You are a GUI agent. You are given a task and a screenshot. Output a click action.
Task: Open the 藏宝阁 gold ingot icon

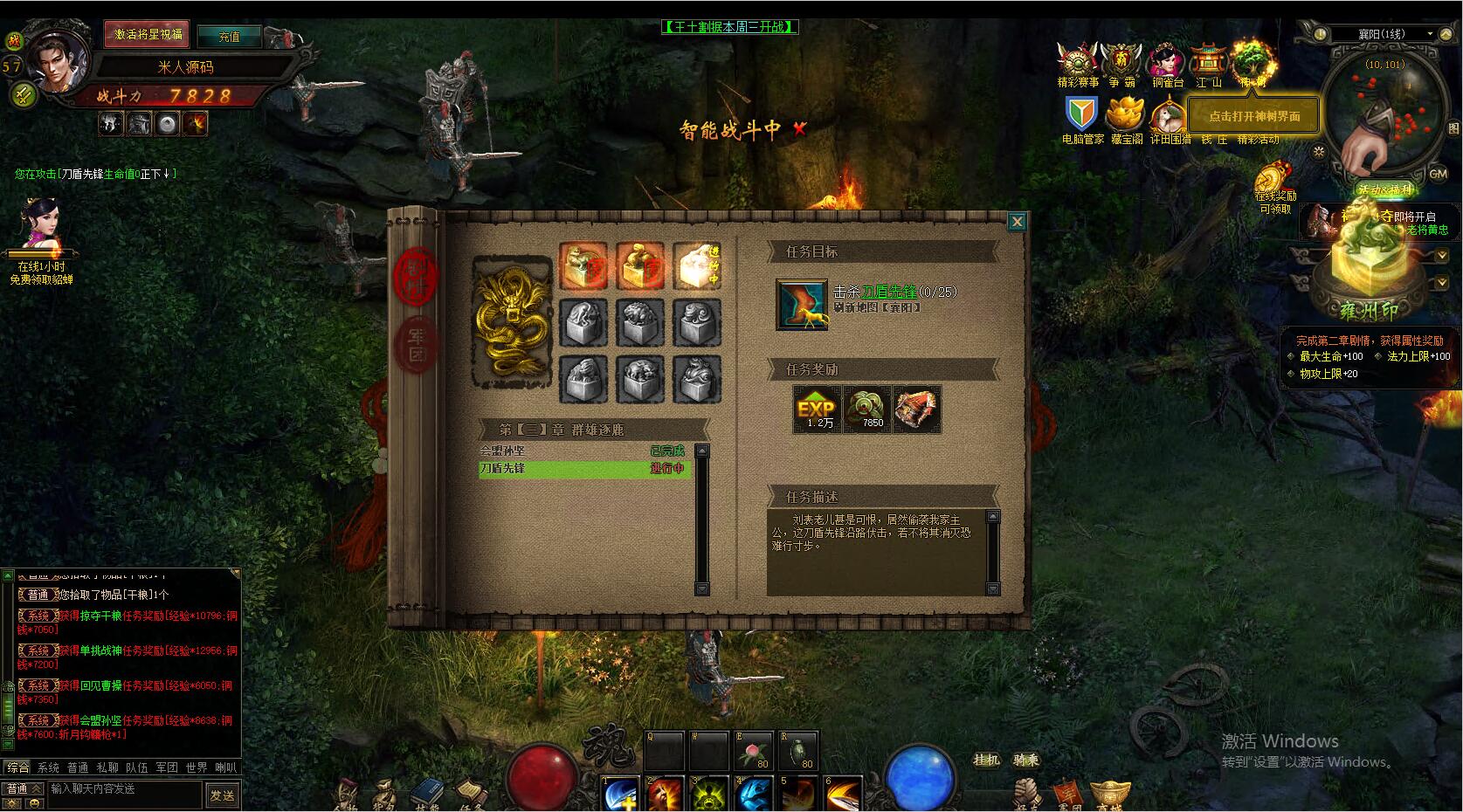click(x=1126, y=117)
